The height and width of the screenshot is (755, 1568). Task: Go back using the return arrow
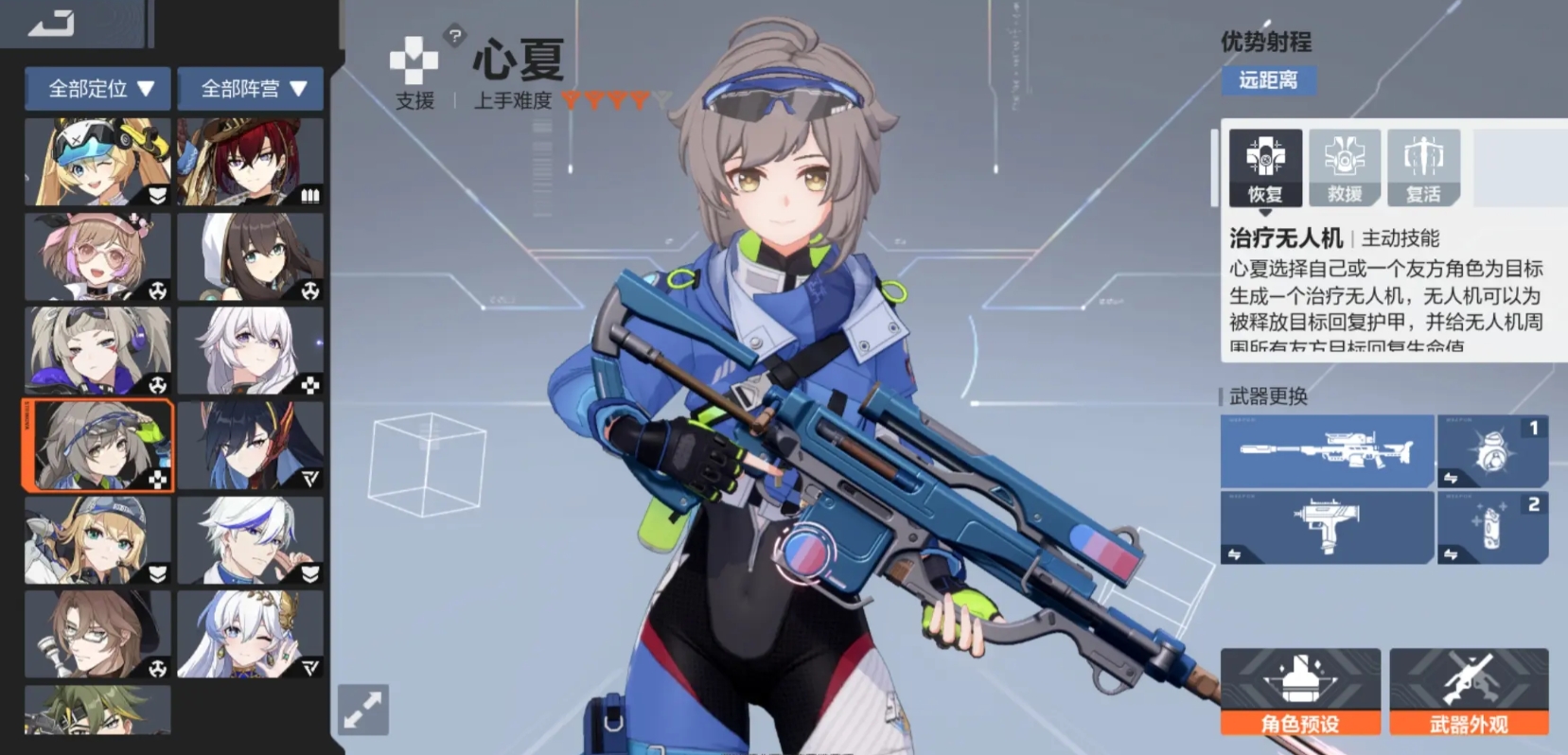pyautogui.click(x=51, y=23)
